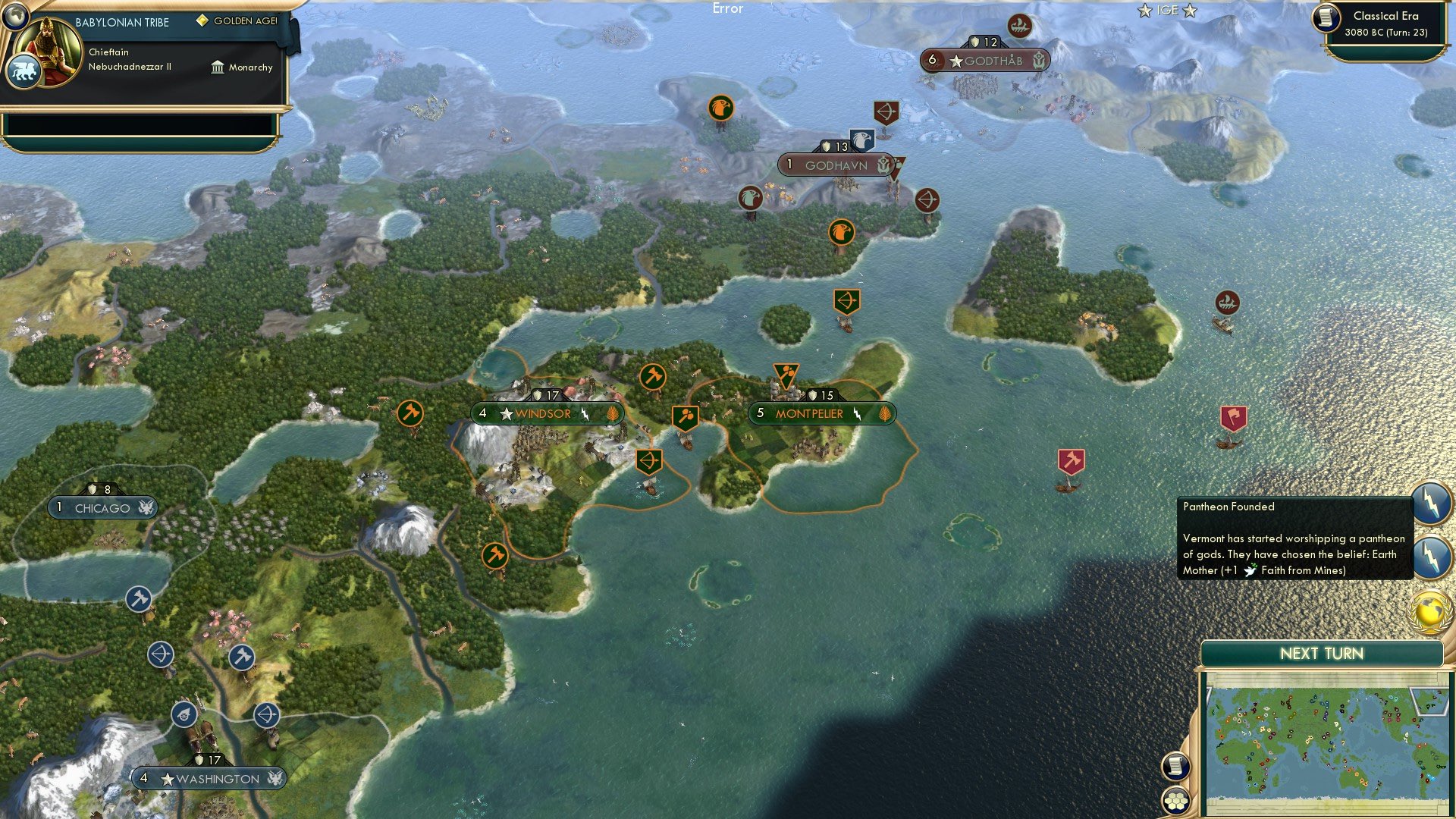
Task: Select the archer unit flag near Godhavn
Action: pyautogui.click(x=886, y=112)
